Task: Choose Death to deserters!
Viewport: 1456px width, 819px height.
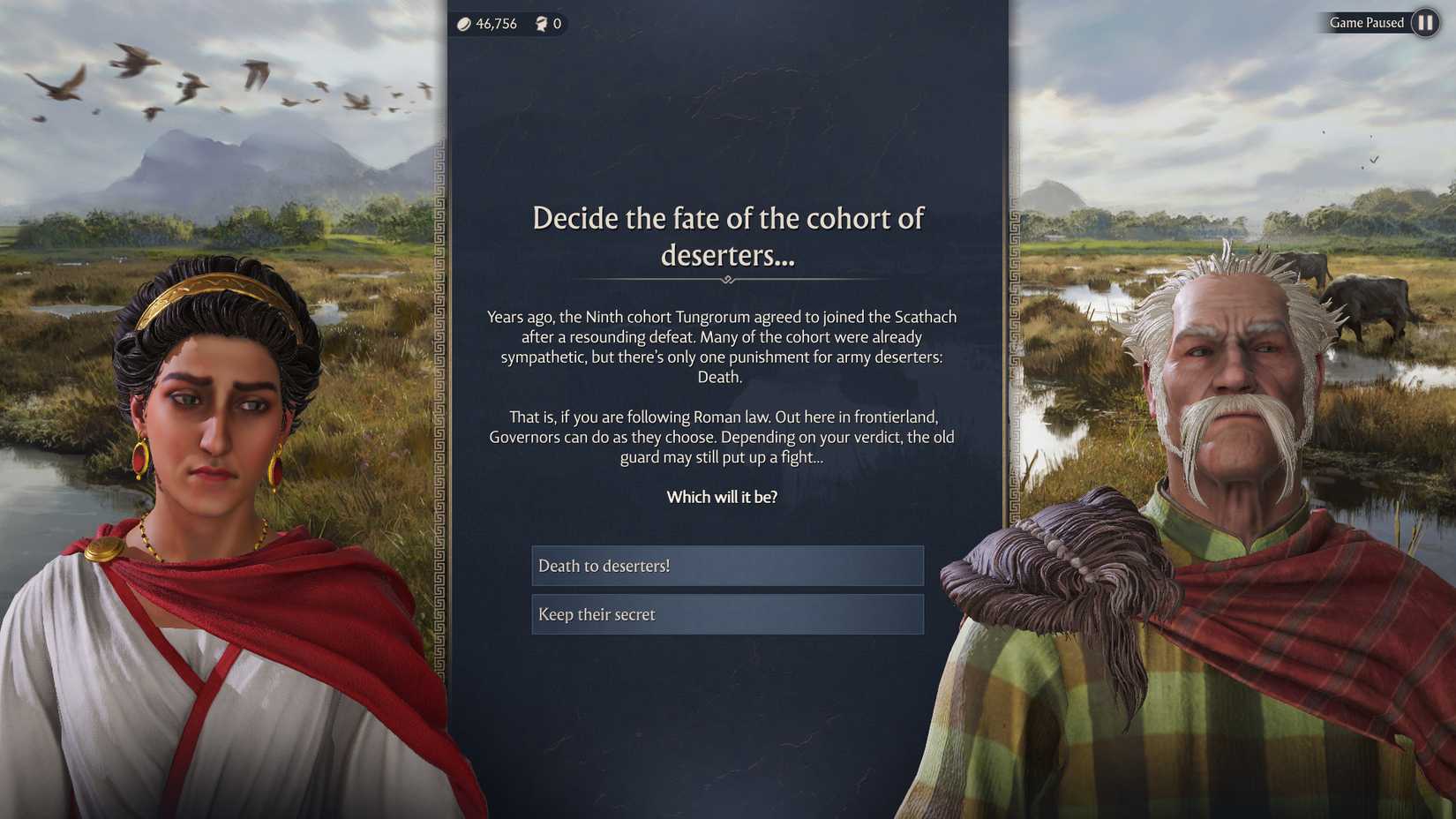Action: 726,566
